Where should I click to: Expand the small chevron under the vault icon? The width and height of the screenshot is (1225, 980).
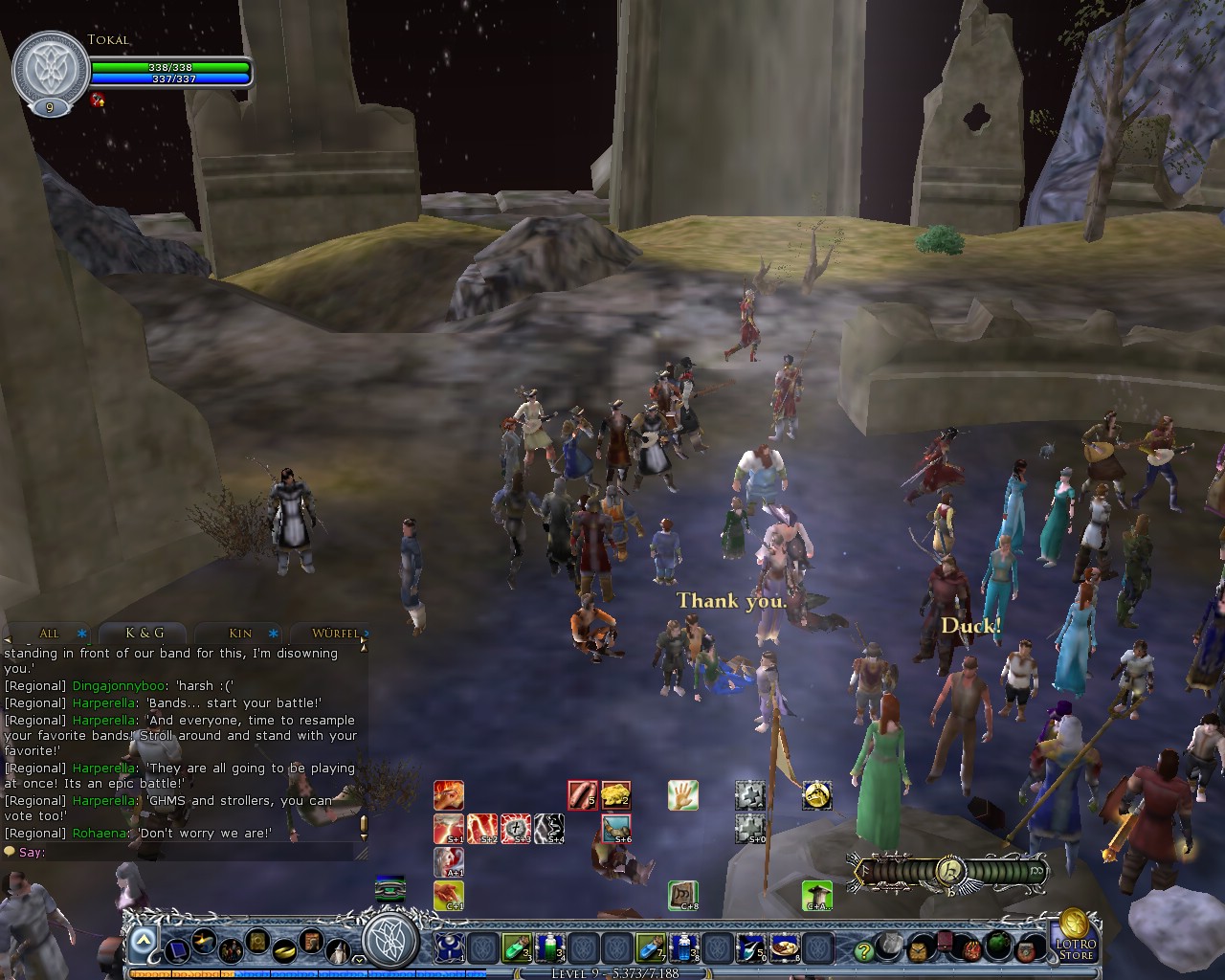click(359, 958)
